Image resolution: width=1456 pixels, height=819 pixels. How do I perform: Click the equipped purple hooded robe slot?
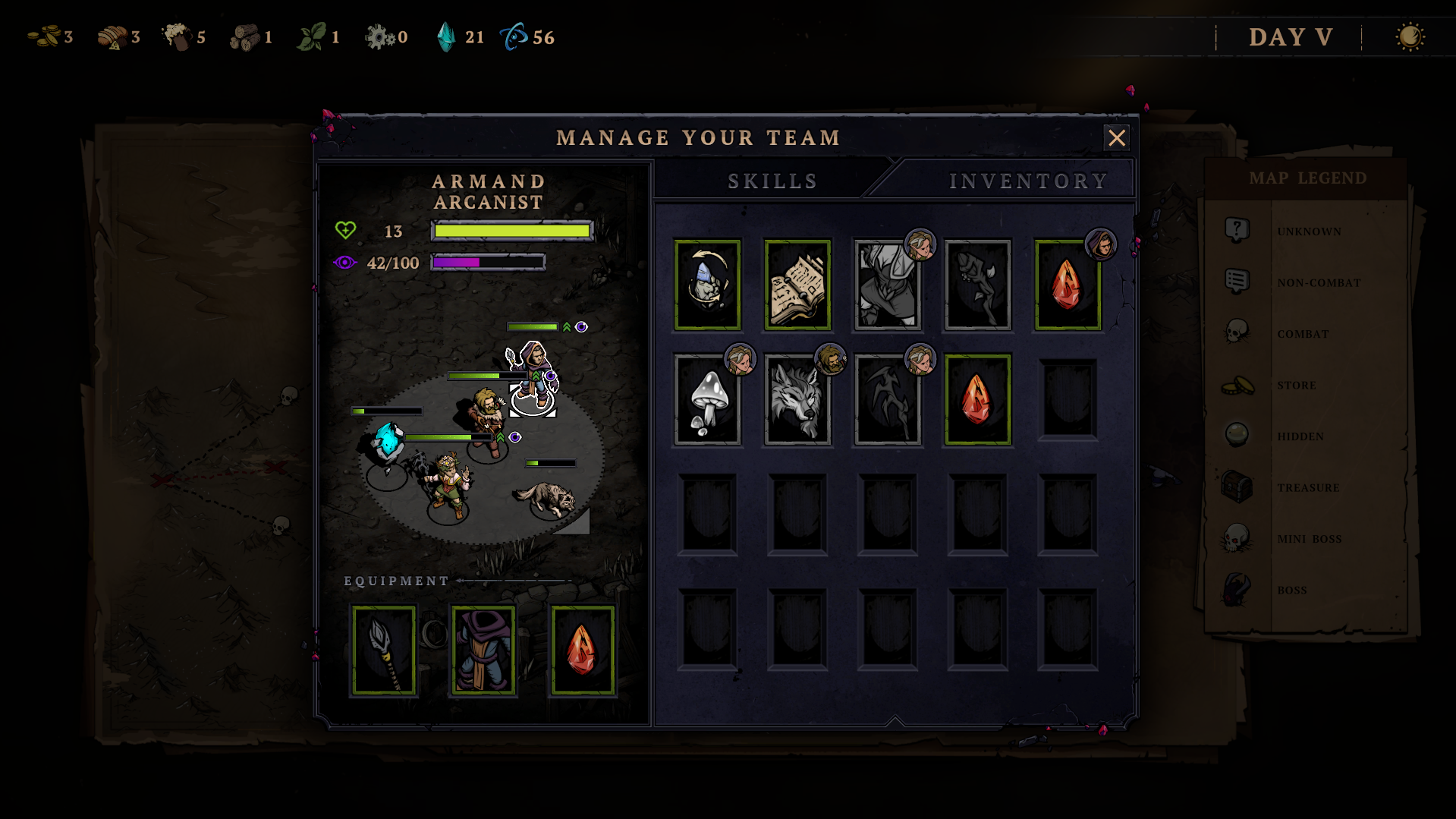pyautogui.click(x=483, y=650)
